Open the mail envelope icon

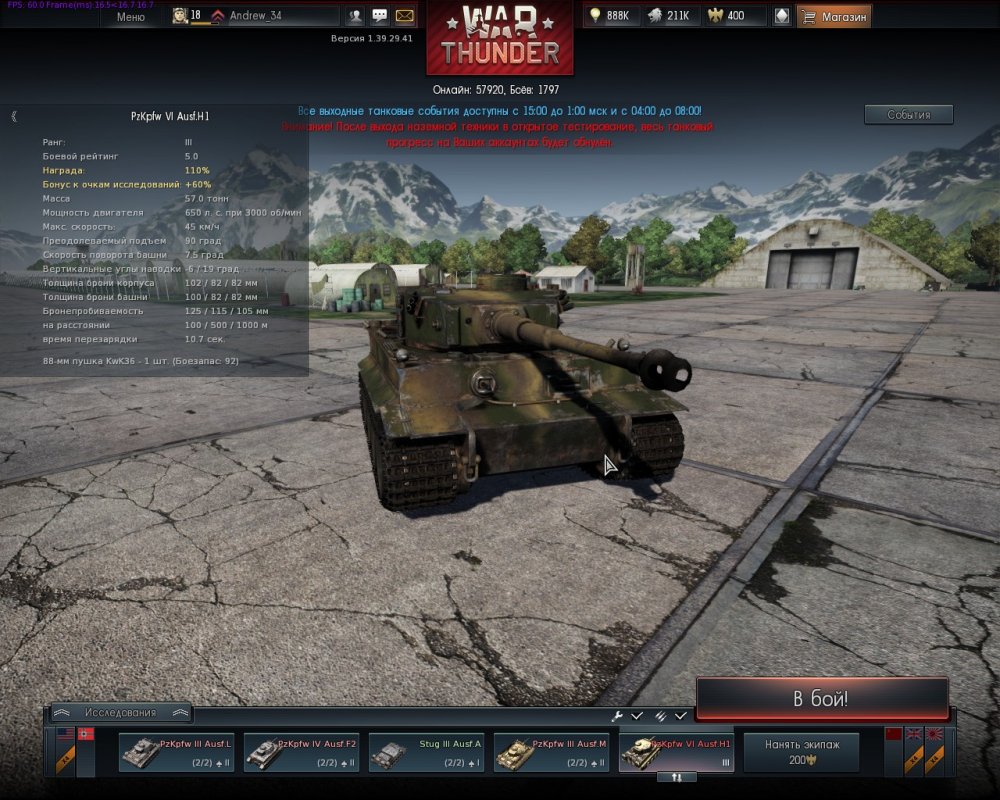click(x=405, y=16)
